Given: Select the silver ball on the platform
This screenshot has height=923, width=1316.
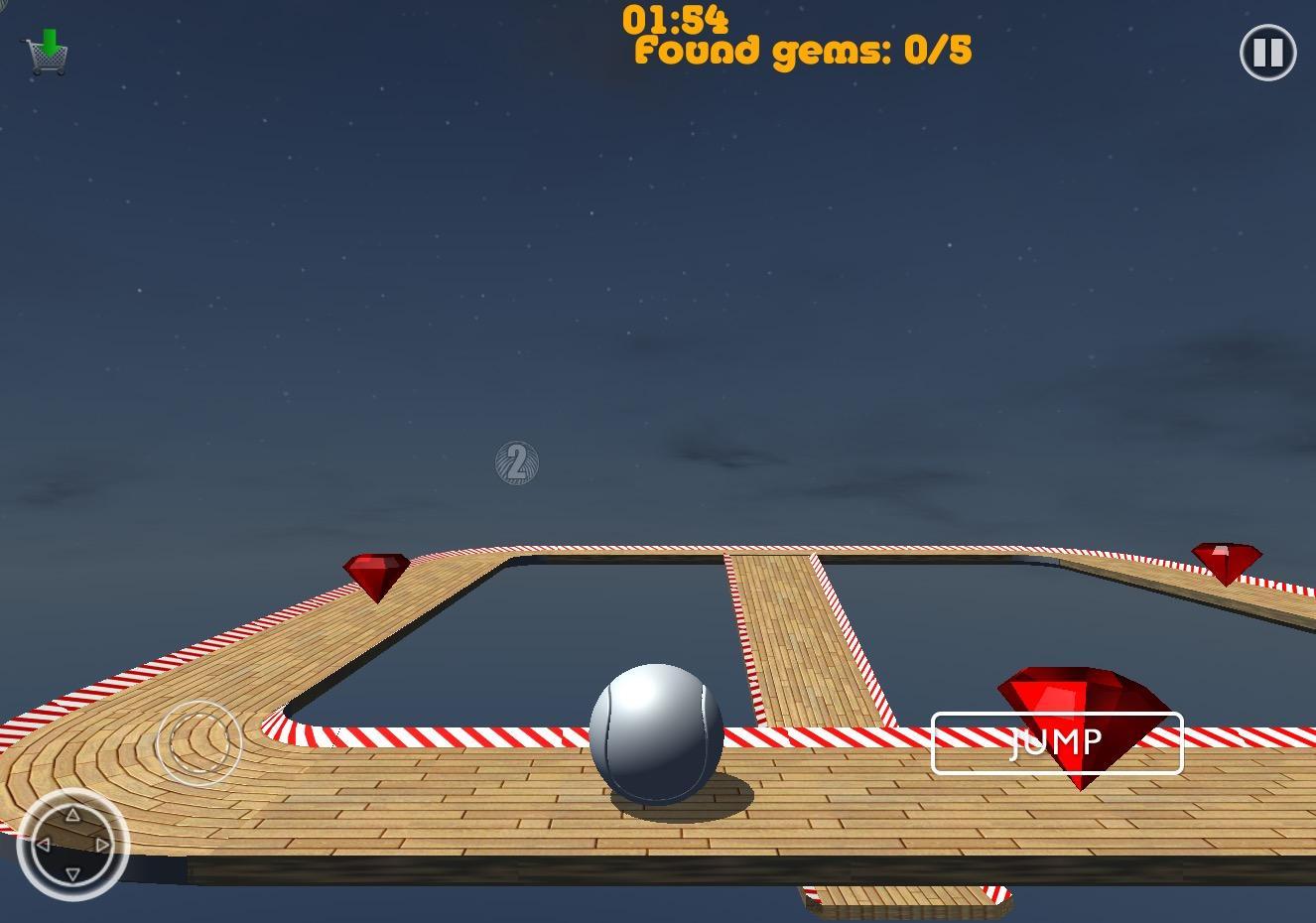Looking at the screenshot, I should pyautogui.click(x=657, y=734).
